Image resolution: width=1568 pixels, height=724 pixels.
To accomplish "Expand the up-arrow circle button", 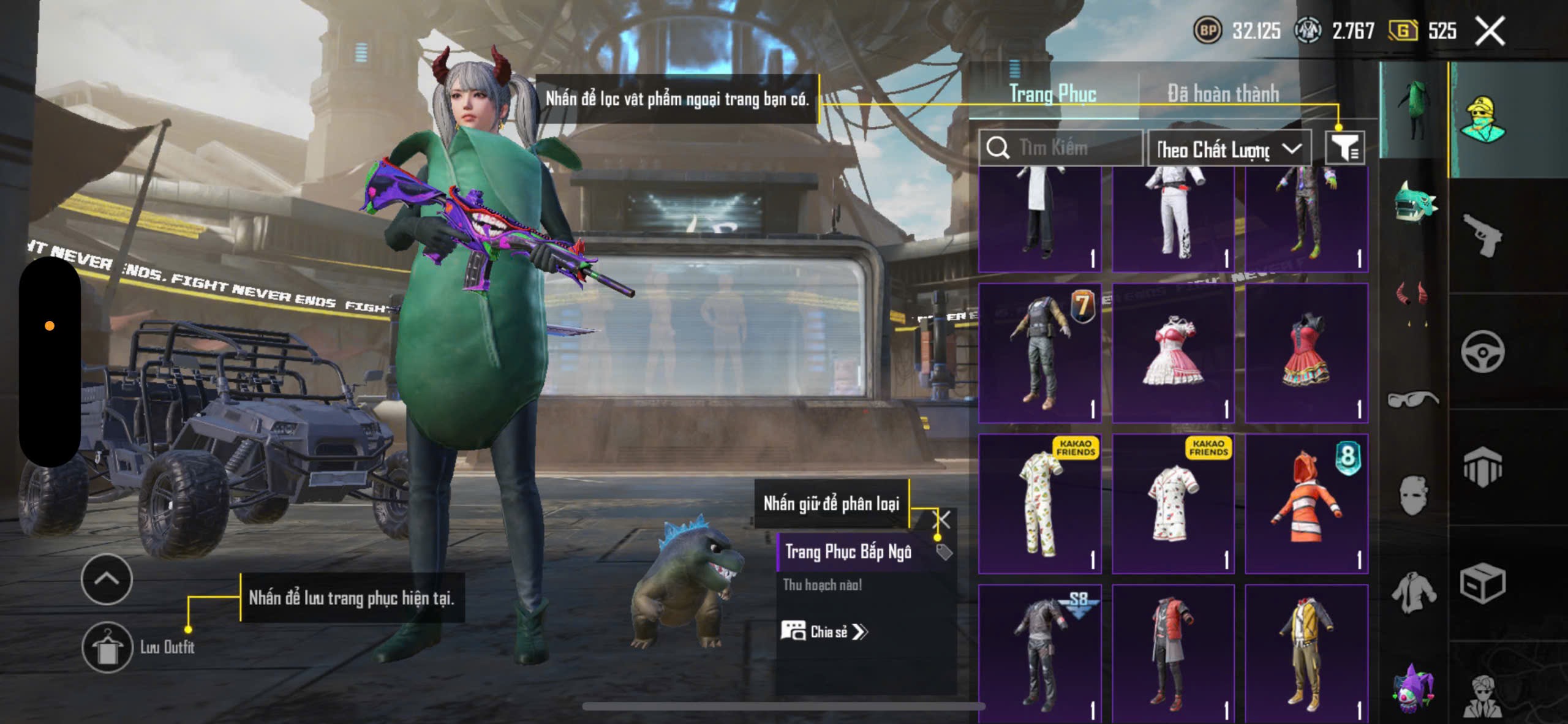I will [107, 579].
